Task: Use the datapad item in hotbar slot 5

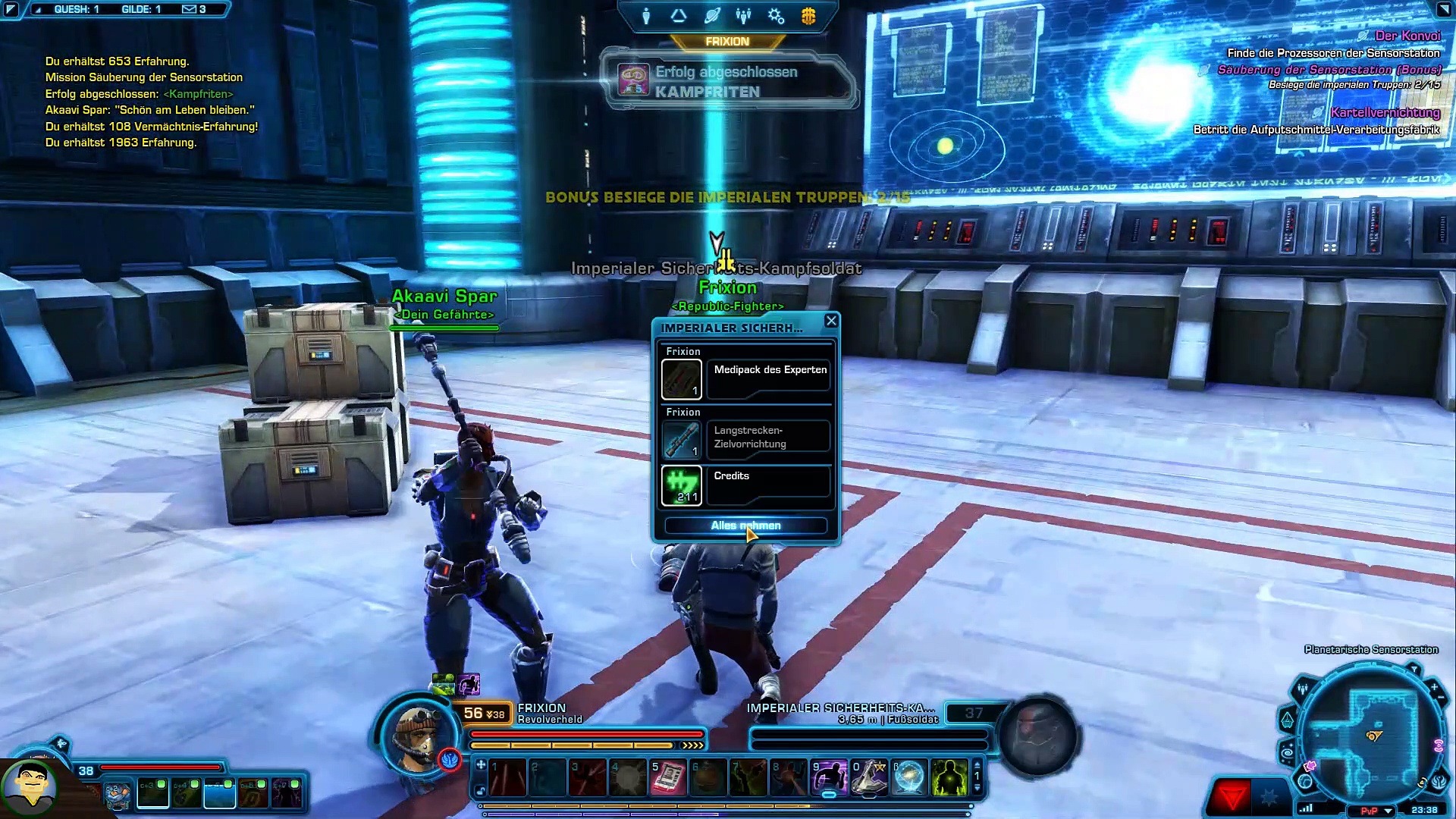Action: pos(668,778)
